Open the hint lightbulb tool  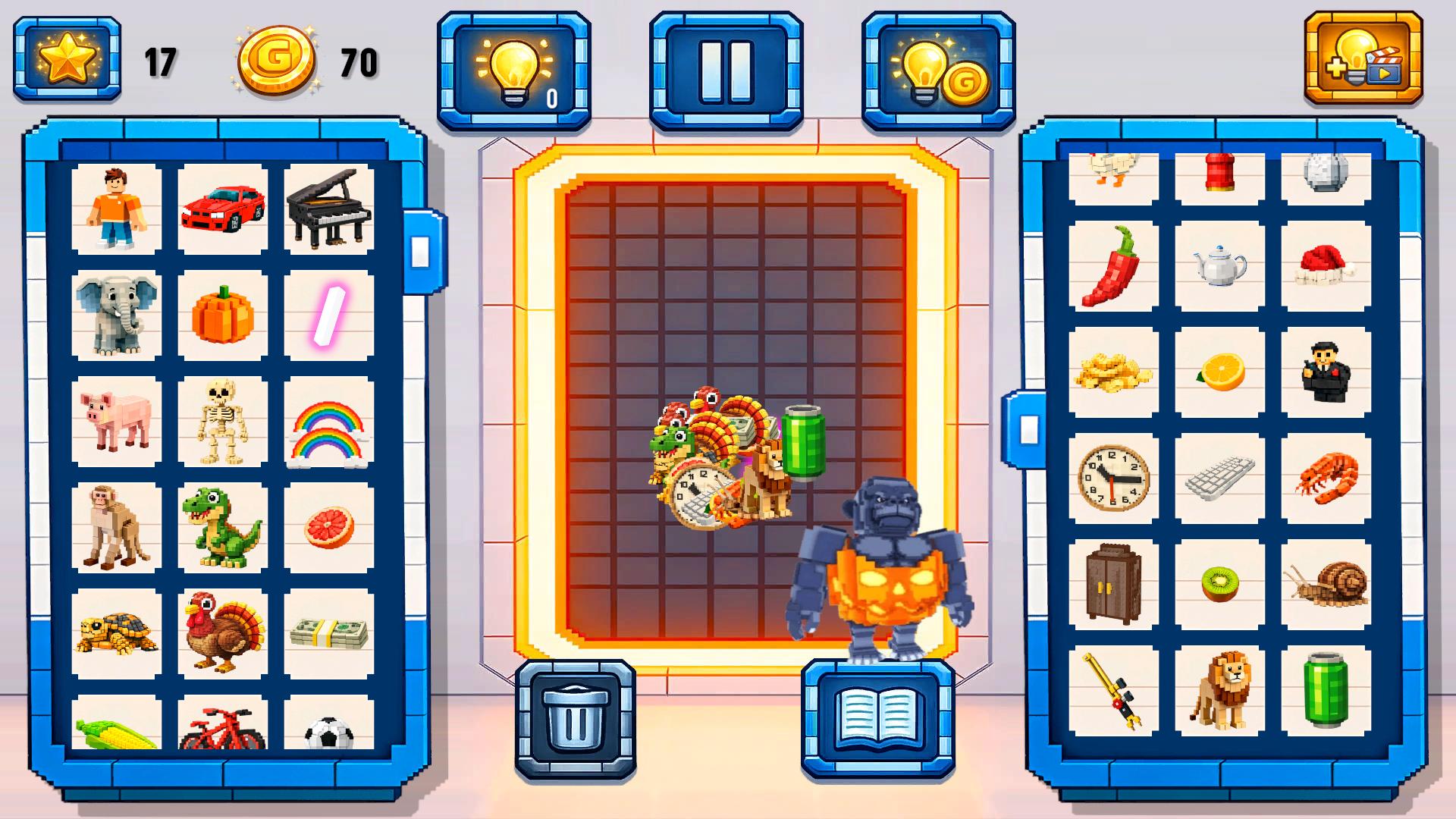[x=514, y=67]
